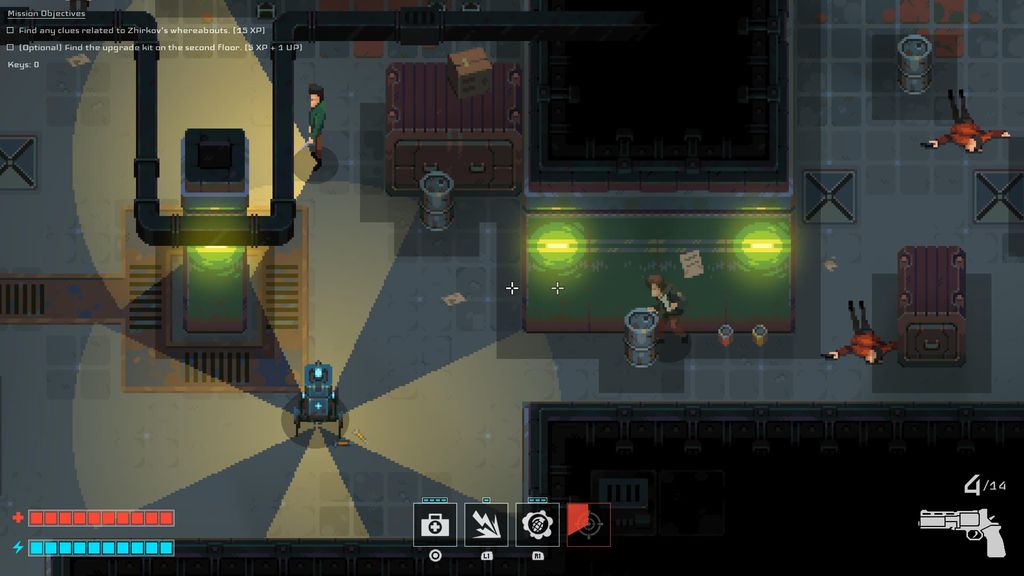Viewport: 1024px width, 576px height.
Task: Open the Mission Objectives header
Action: point(47,14)
